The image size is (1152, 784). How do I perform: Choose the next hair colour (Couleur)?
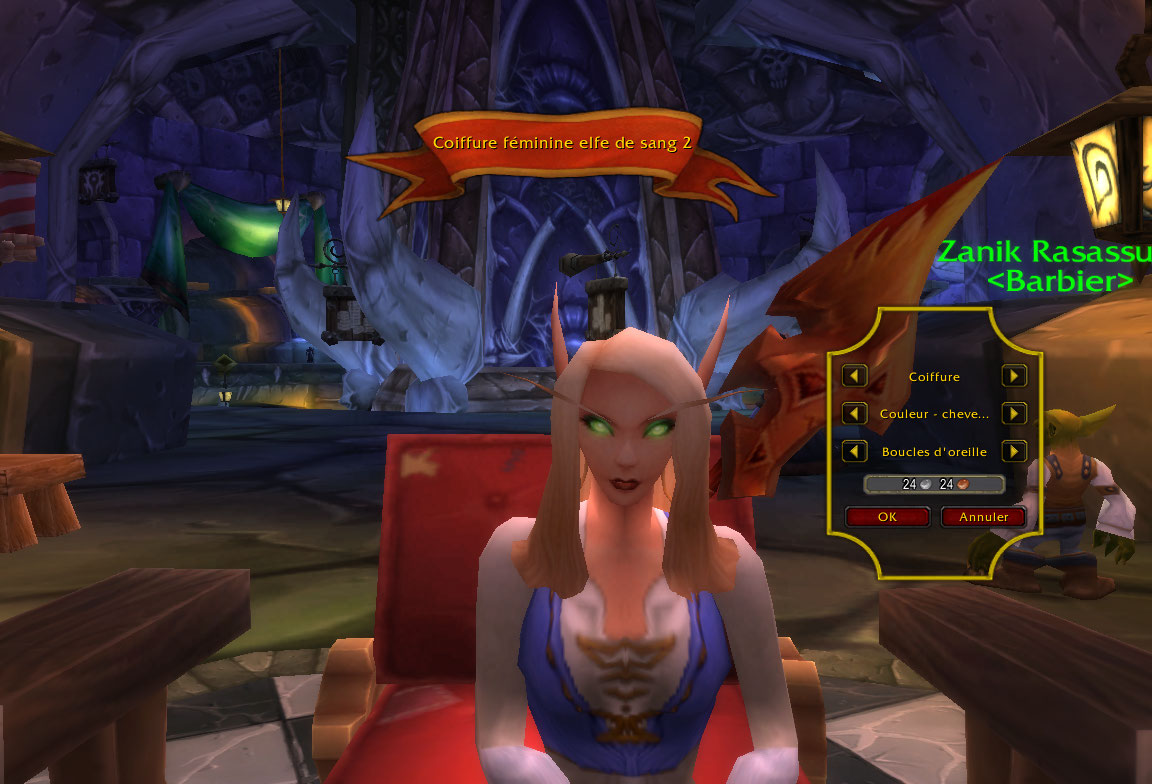click(x=1014, y=413)
